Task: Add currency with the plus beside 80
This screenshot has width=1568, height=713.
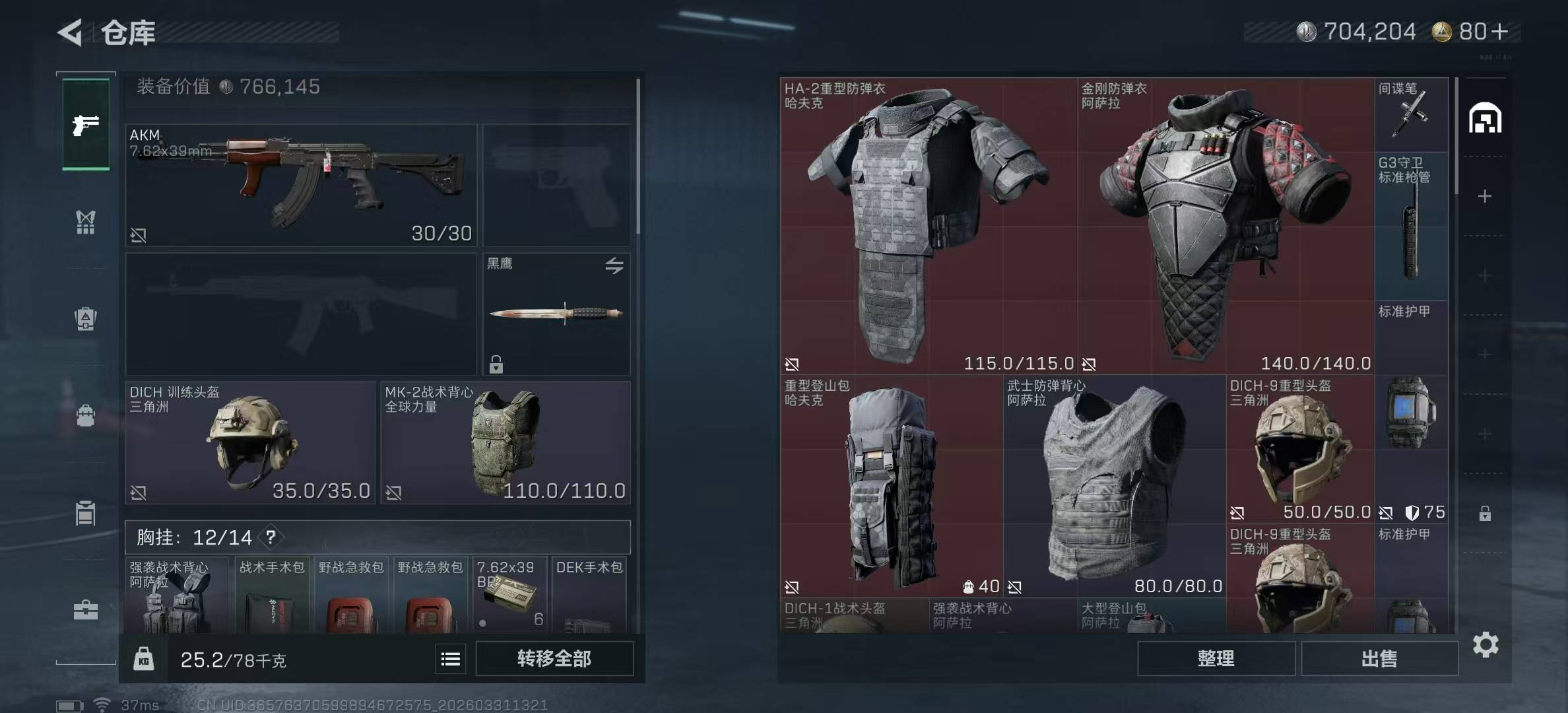Action: 1500,32
